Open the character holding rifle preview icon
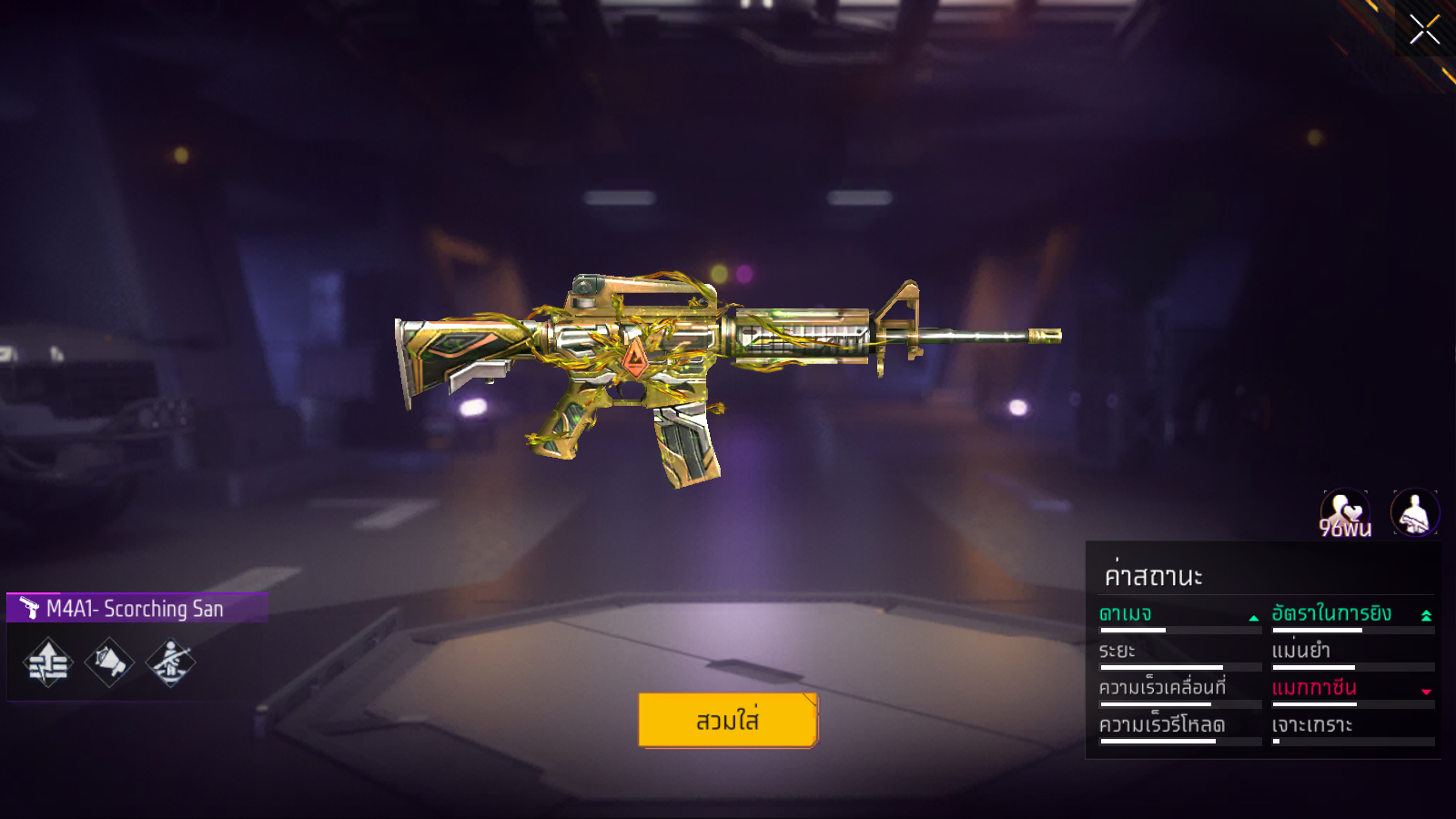This screenshot has height=819, width=1456. (1414, 513)
